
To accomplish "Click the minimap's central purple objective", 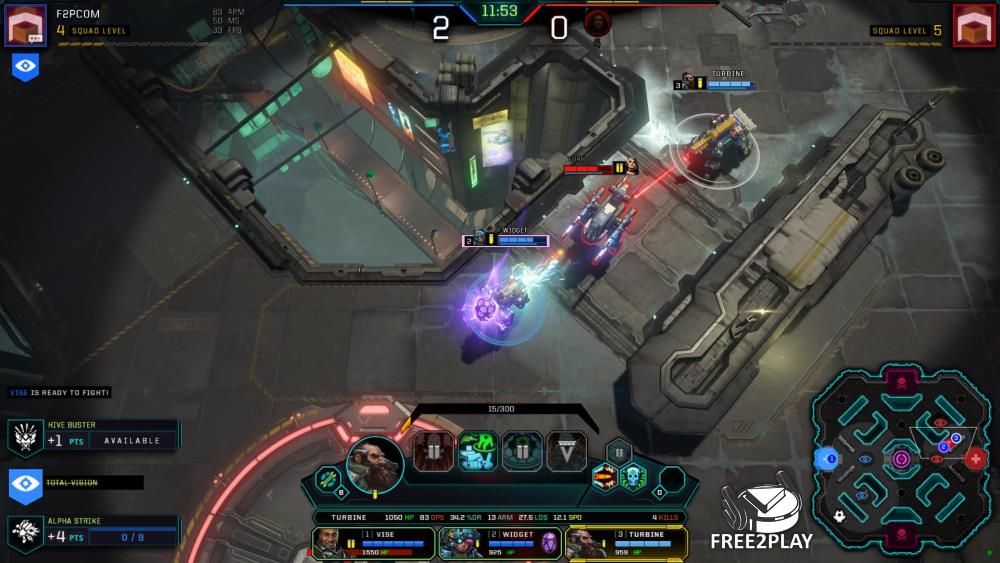I will coord(901,459).
